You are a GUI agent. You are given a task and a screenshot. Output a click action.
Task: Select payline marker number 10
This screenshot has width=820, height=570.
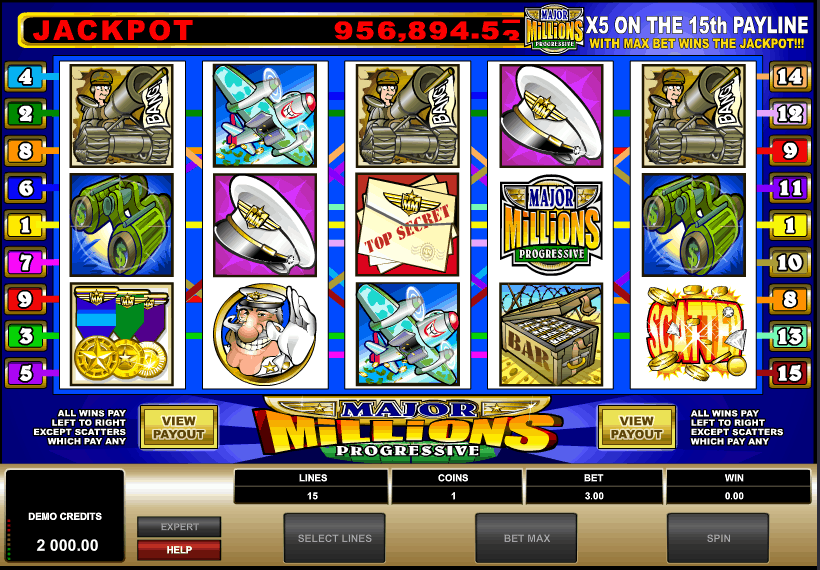[790, 262]
